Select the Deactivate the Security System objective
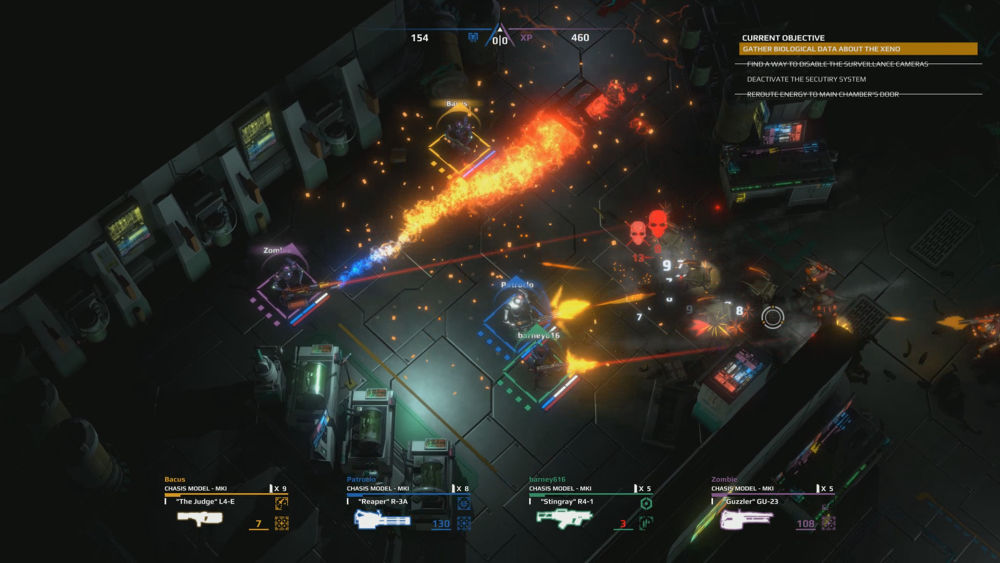The width and height of the screenshot is (1000, 563). (806, 79)
